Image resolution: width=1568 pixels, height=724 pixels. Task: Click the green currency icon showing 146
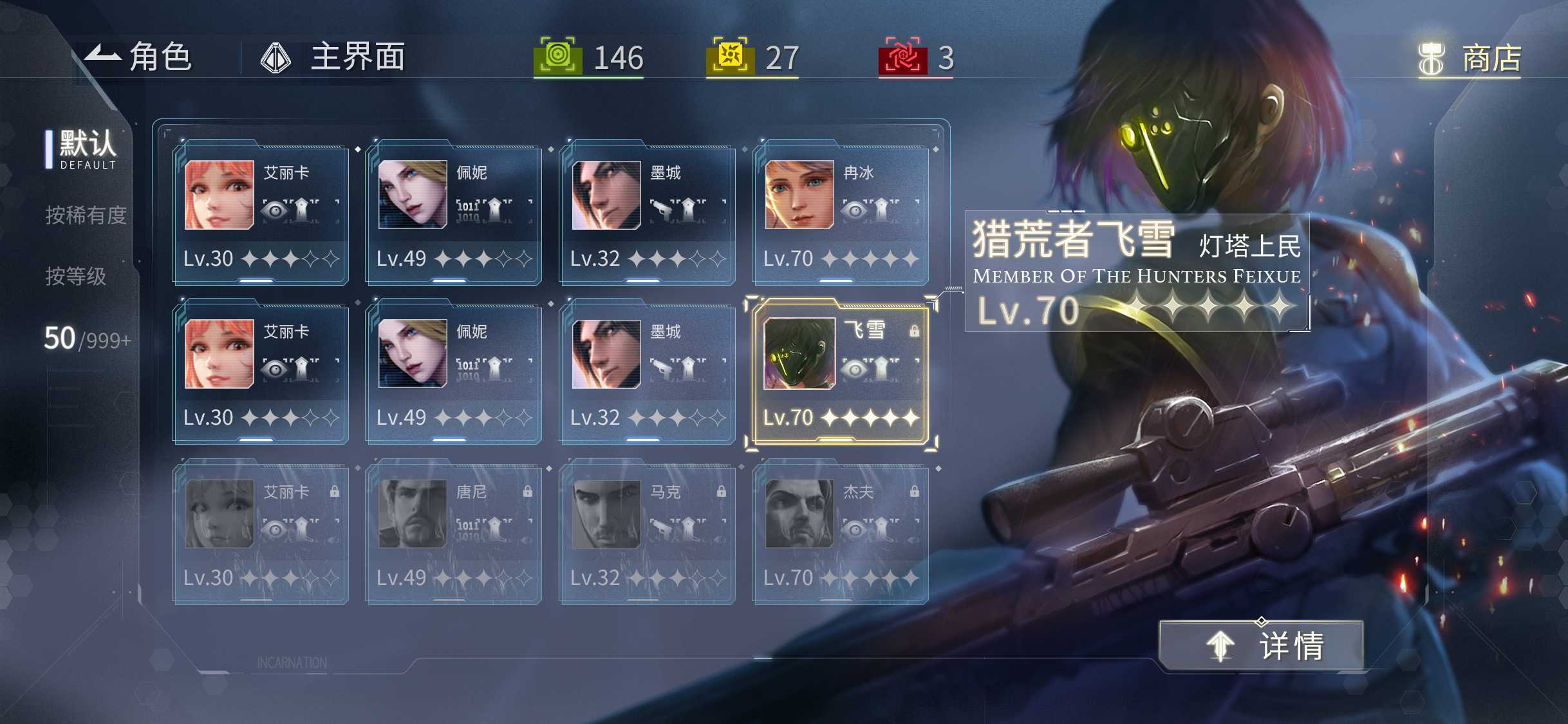558,57
